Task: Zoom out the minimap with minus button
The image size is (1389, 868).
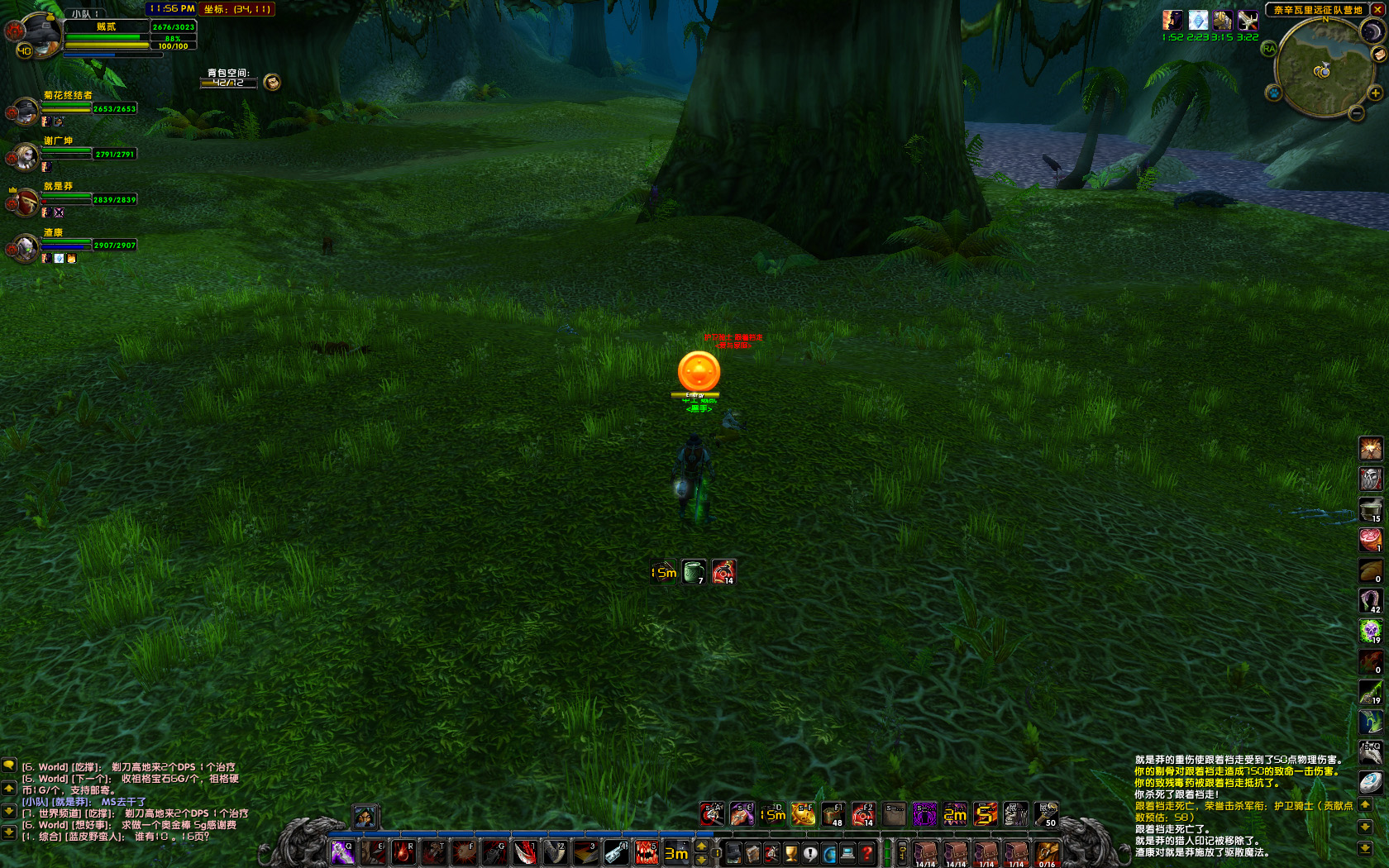Action: (x=1357, y=113)
